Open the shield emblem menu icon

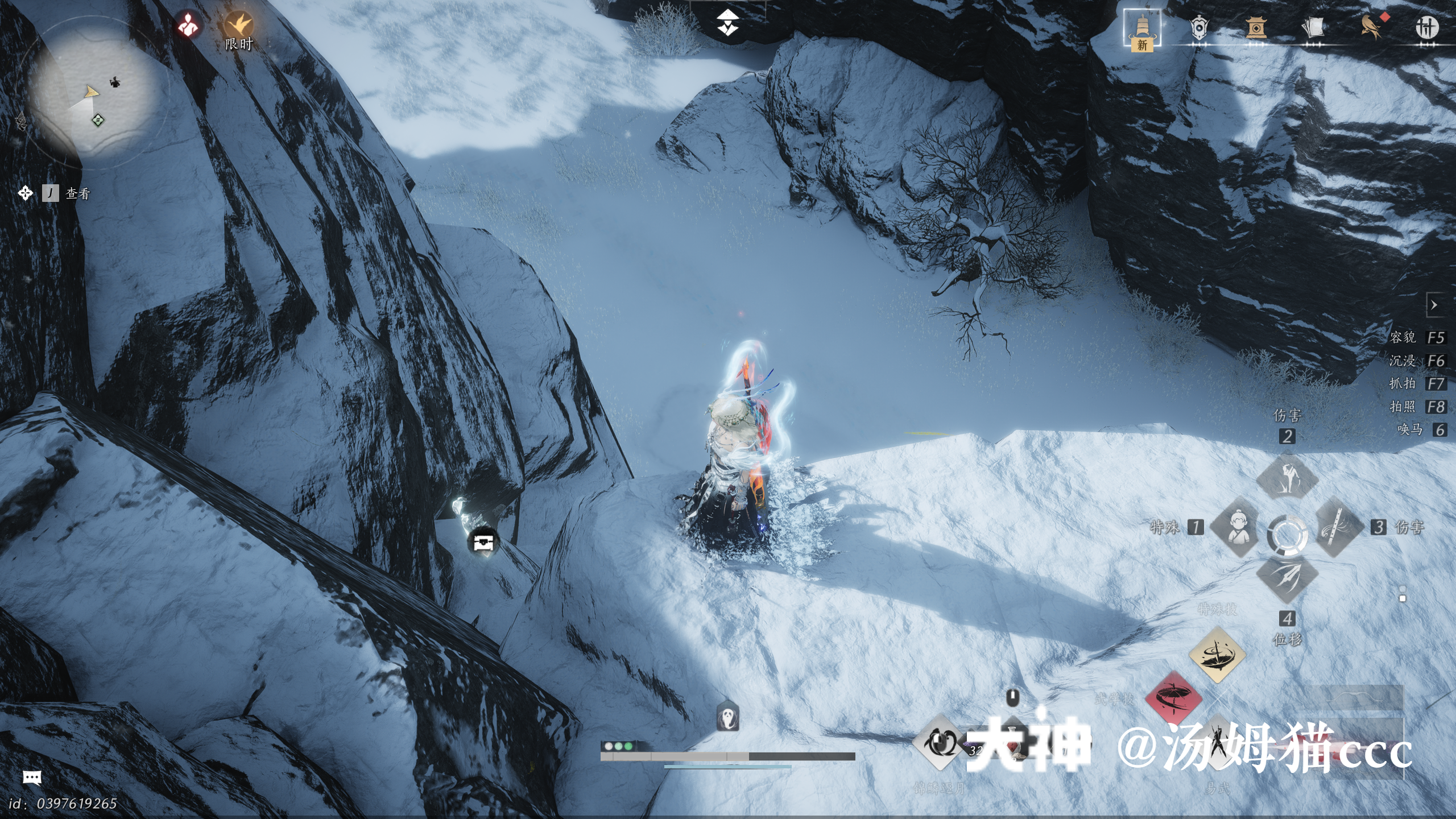pyautogui.click(x=1199, y=27)
